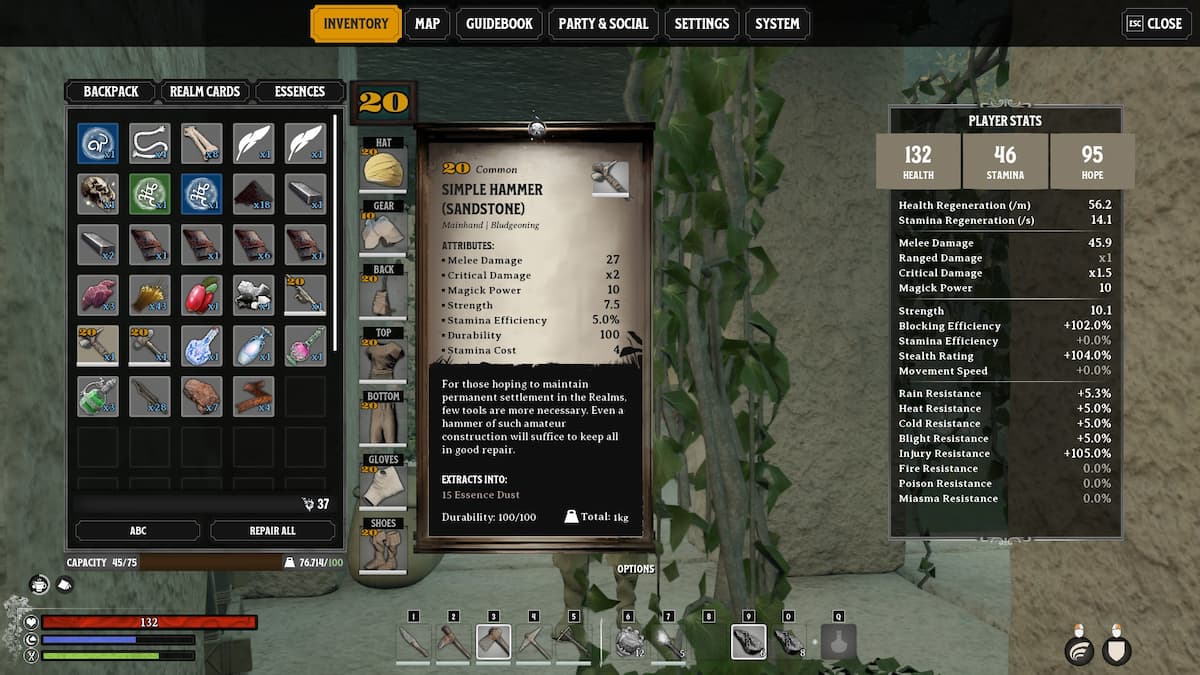Sort the backpack with ABC button
The width and height of the screenshot is (1200, 675).
click(138, 531)
